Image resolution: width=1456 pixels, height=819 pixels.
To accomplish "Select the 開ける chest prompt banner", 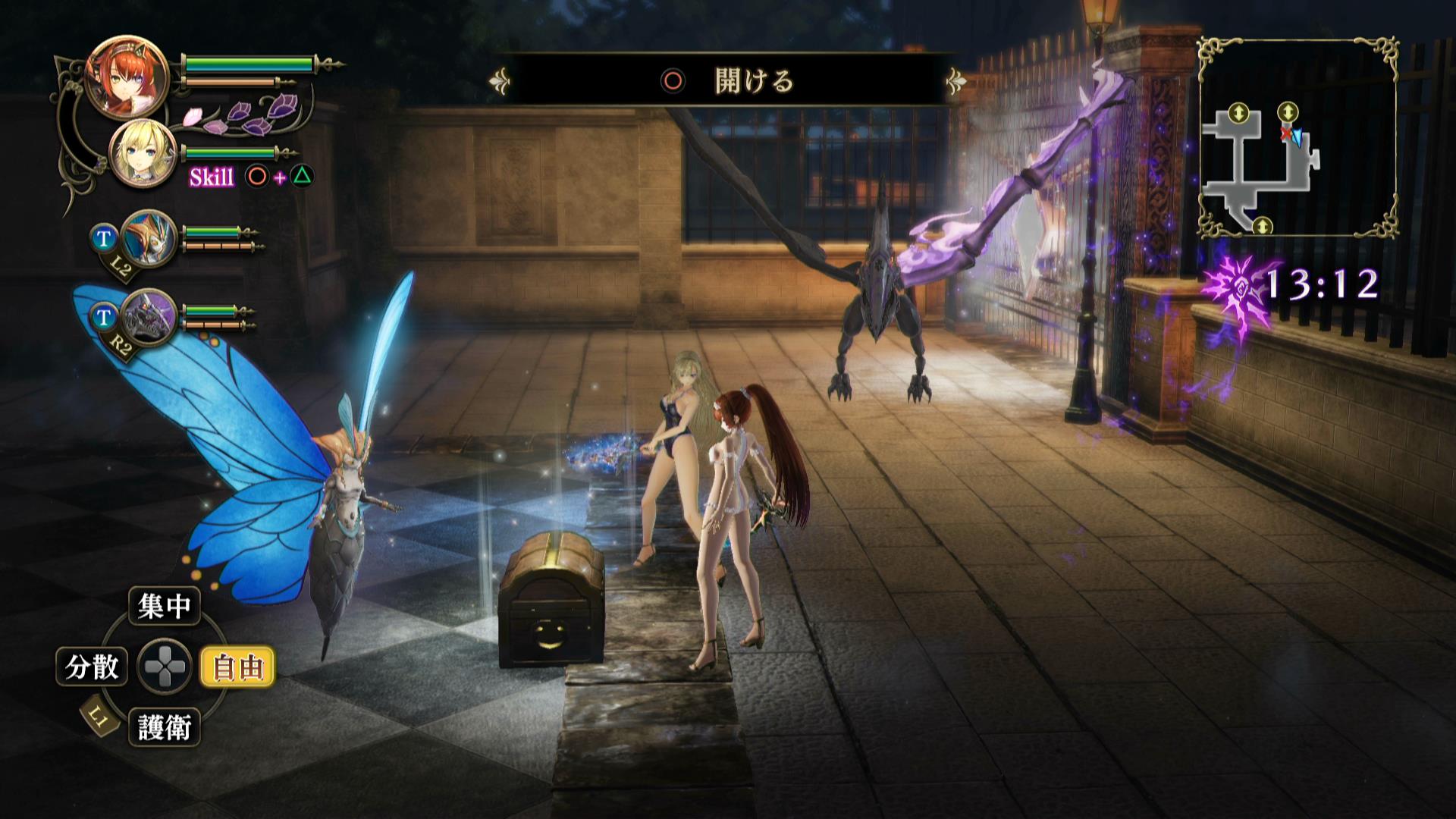I will (728, 80).
